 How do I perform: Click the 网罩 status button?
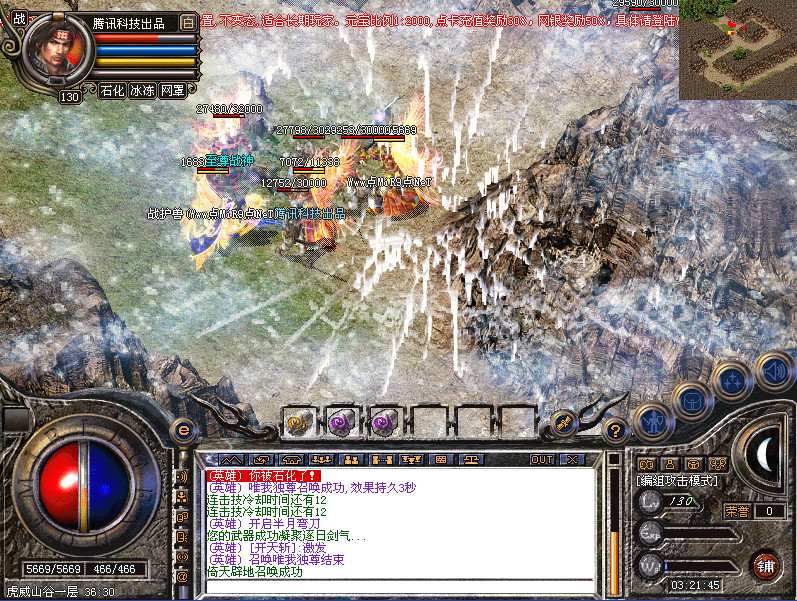tap(172, 90)
